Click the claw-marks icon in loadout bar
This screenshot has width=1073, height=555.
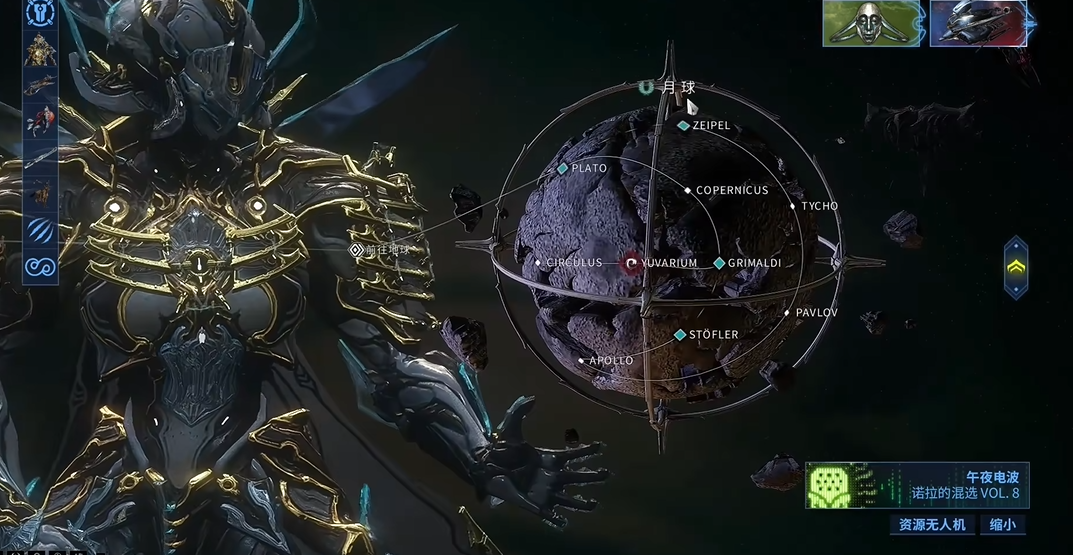[x=40, y=230]
